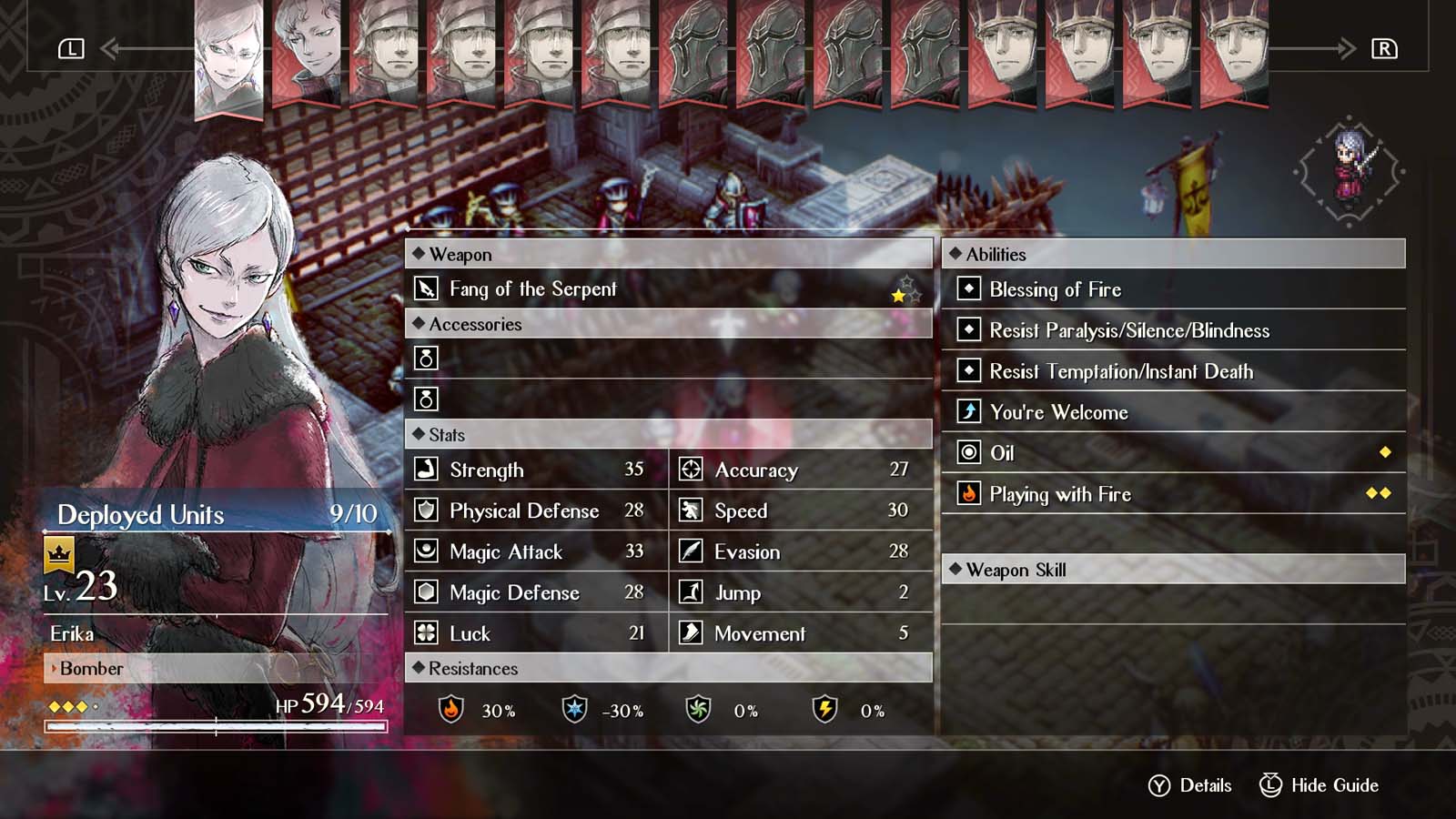The height and width of the screenshot is (819, 1456).
Task: Select the Strength stat icon
Action: point(425,470)
